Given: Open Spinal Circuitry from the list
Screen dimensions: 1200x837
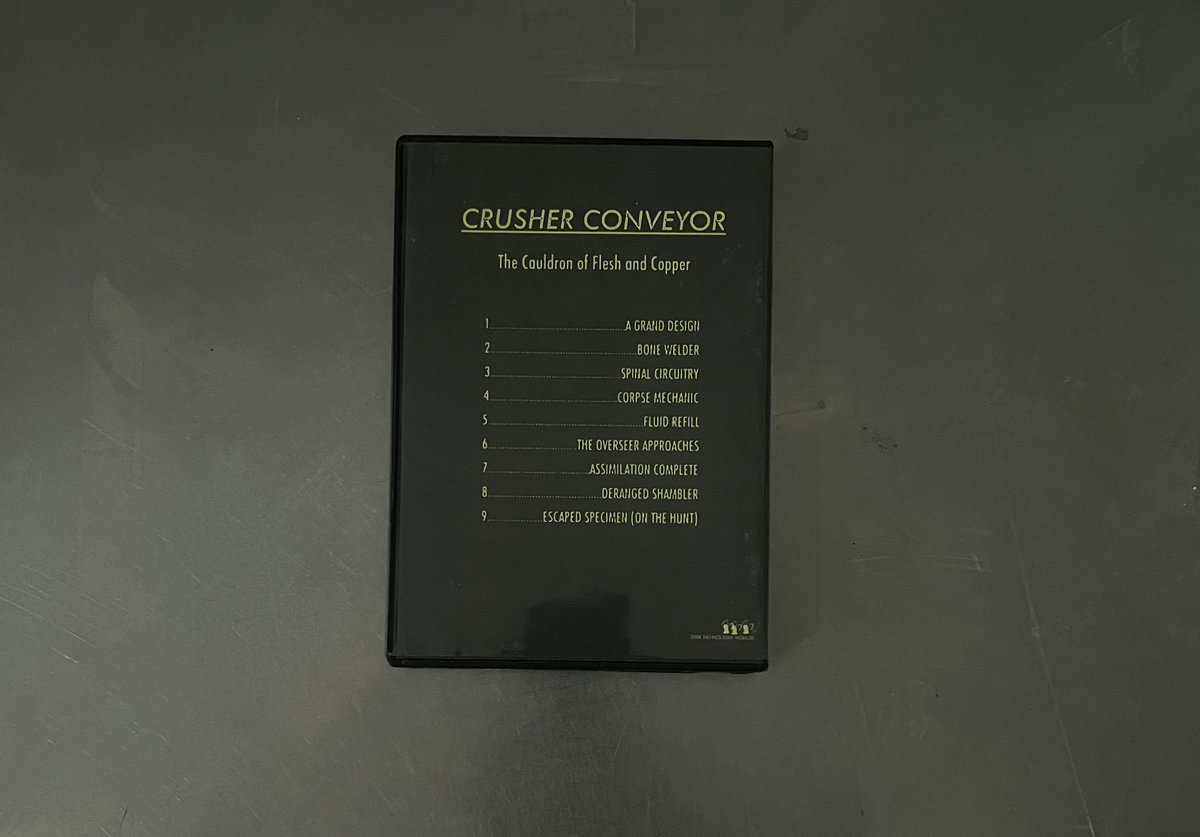Looking at the screenshot, I should pos(659,374).
